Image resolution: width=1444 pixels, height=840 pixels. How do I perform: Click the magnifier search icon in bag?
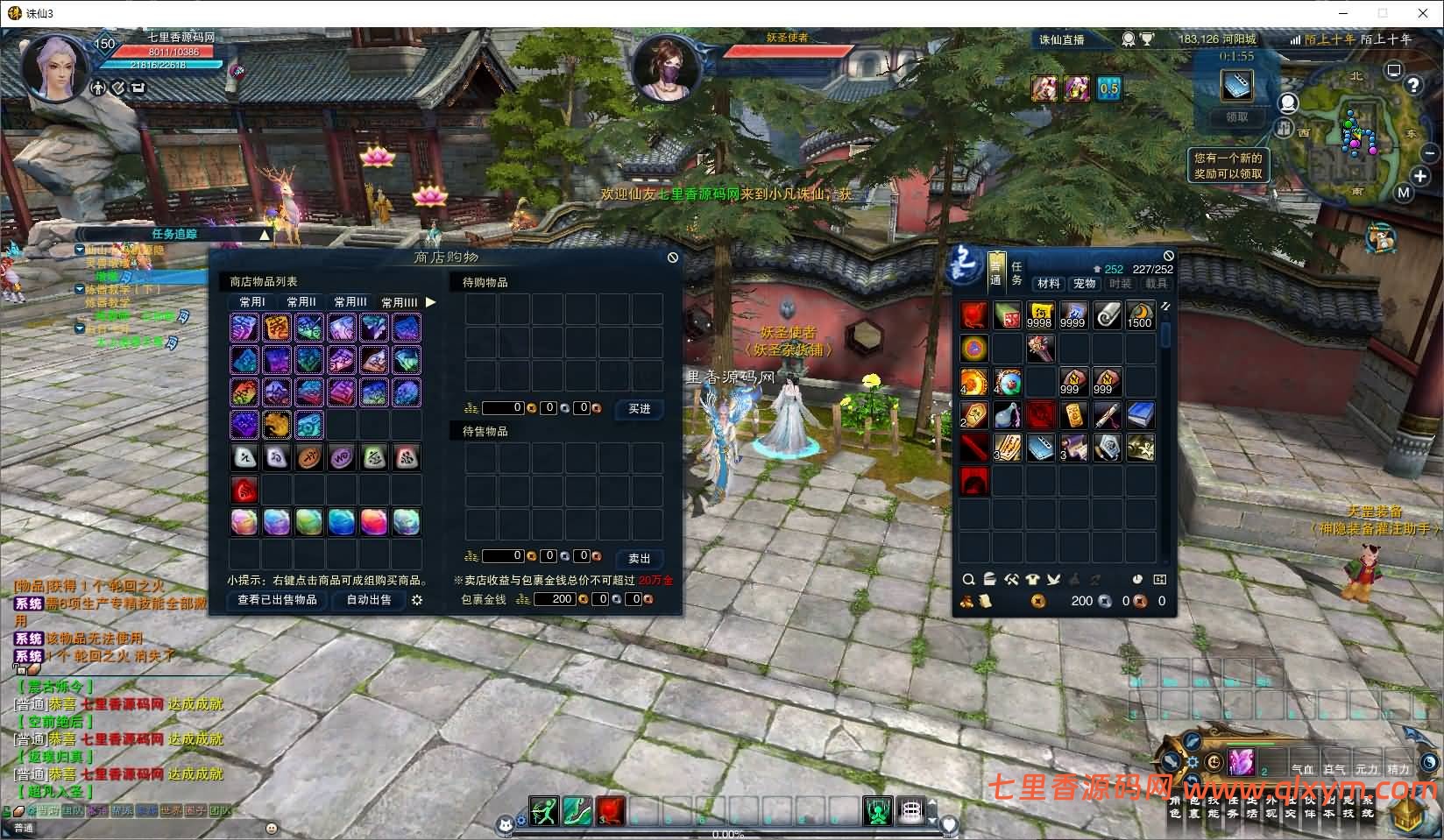(968, 579)
